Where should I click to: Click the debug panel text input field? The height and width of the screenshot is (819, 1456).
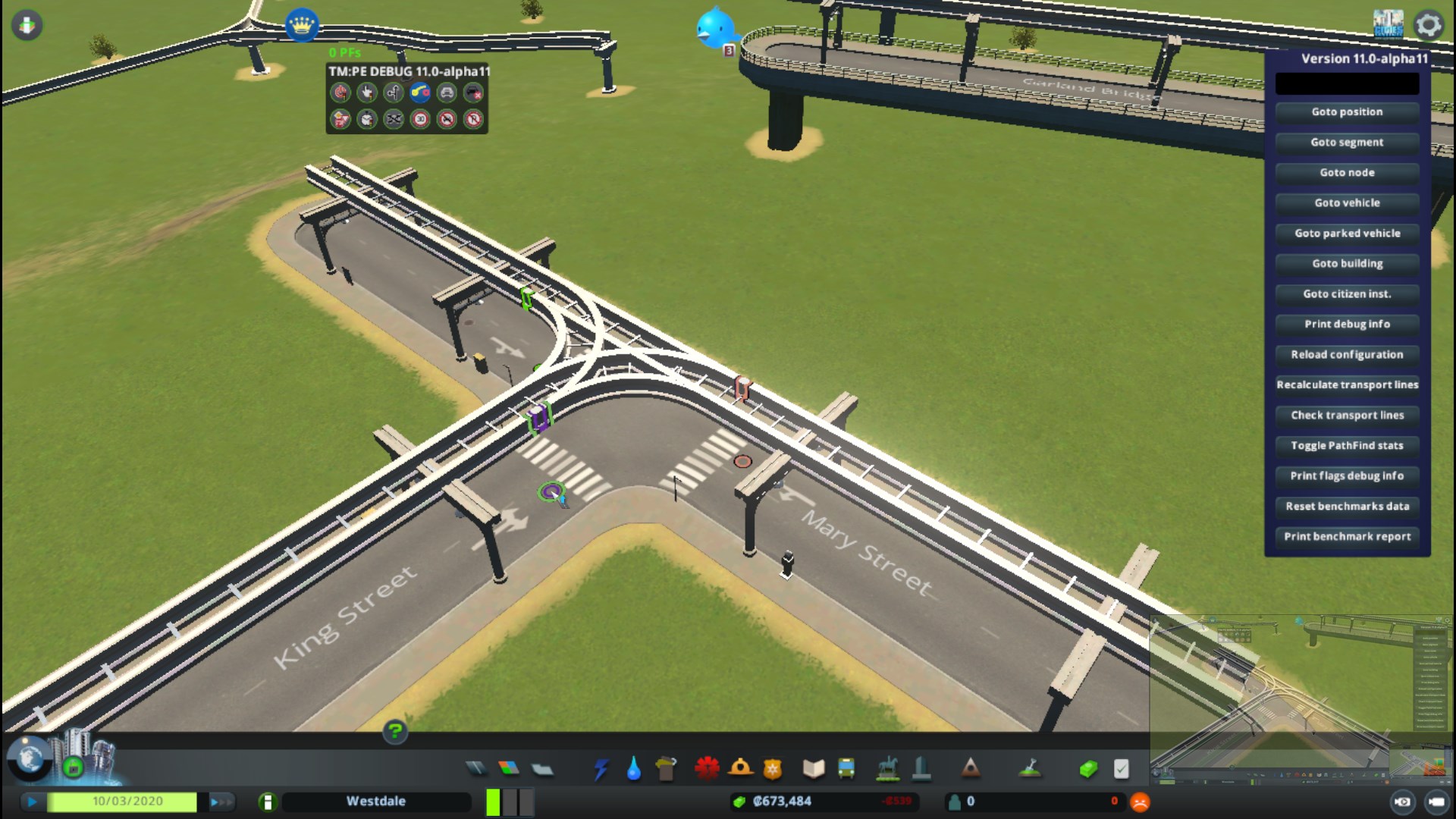point(1347,83)
